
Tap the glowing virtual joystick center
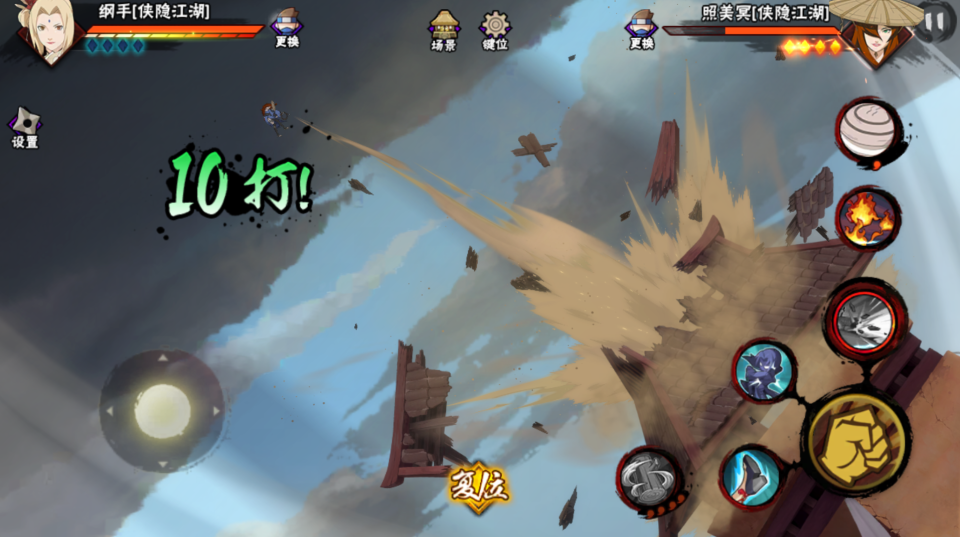(162, 411)
